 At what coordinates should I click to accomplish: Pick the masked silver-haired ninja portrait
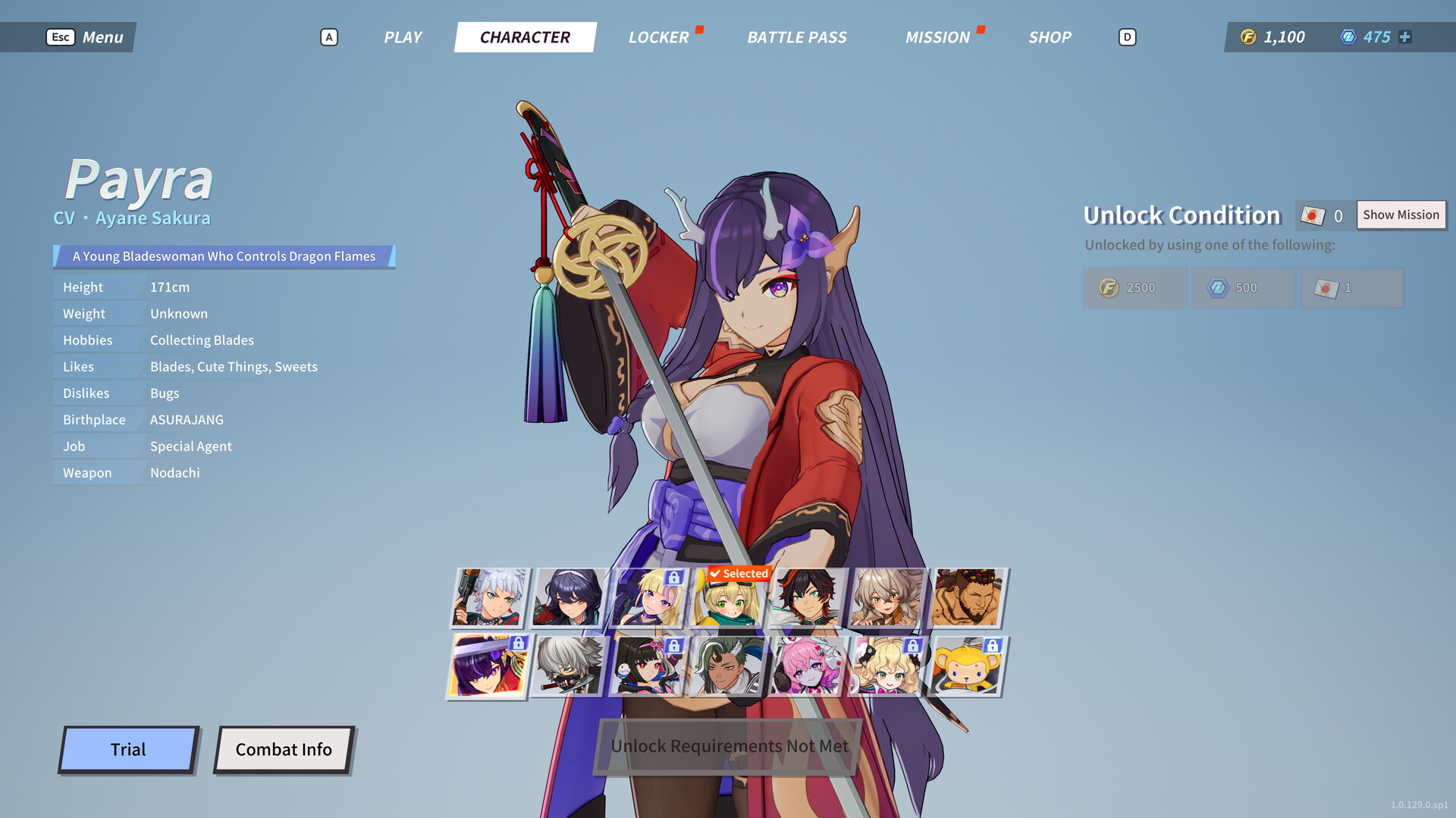[569, 666]
